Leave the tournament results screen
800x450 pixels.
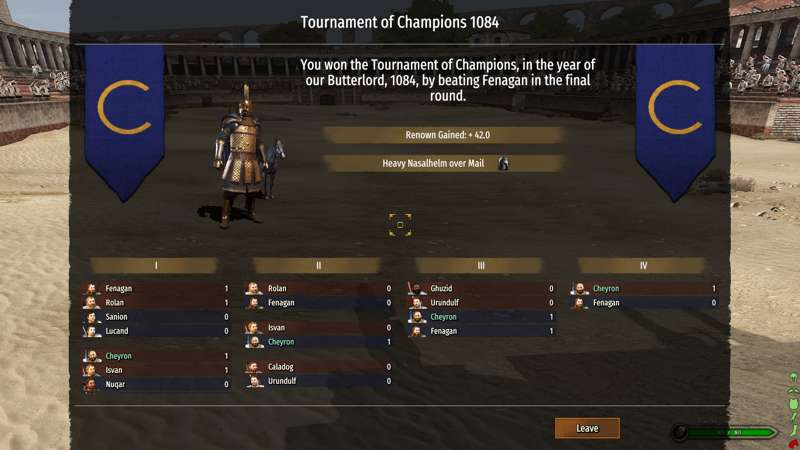pyautogui.click(x=587, y=428)
